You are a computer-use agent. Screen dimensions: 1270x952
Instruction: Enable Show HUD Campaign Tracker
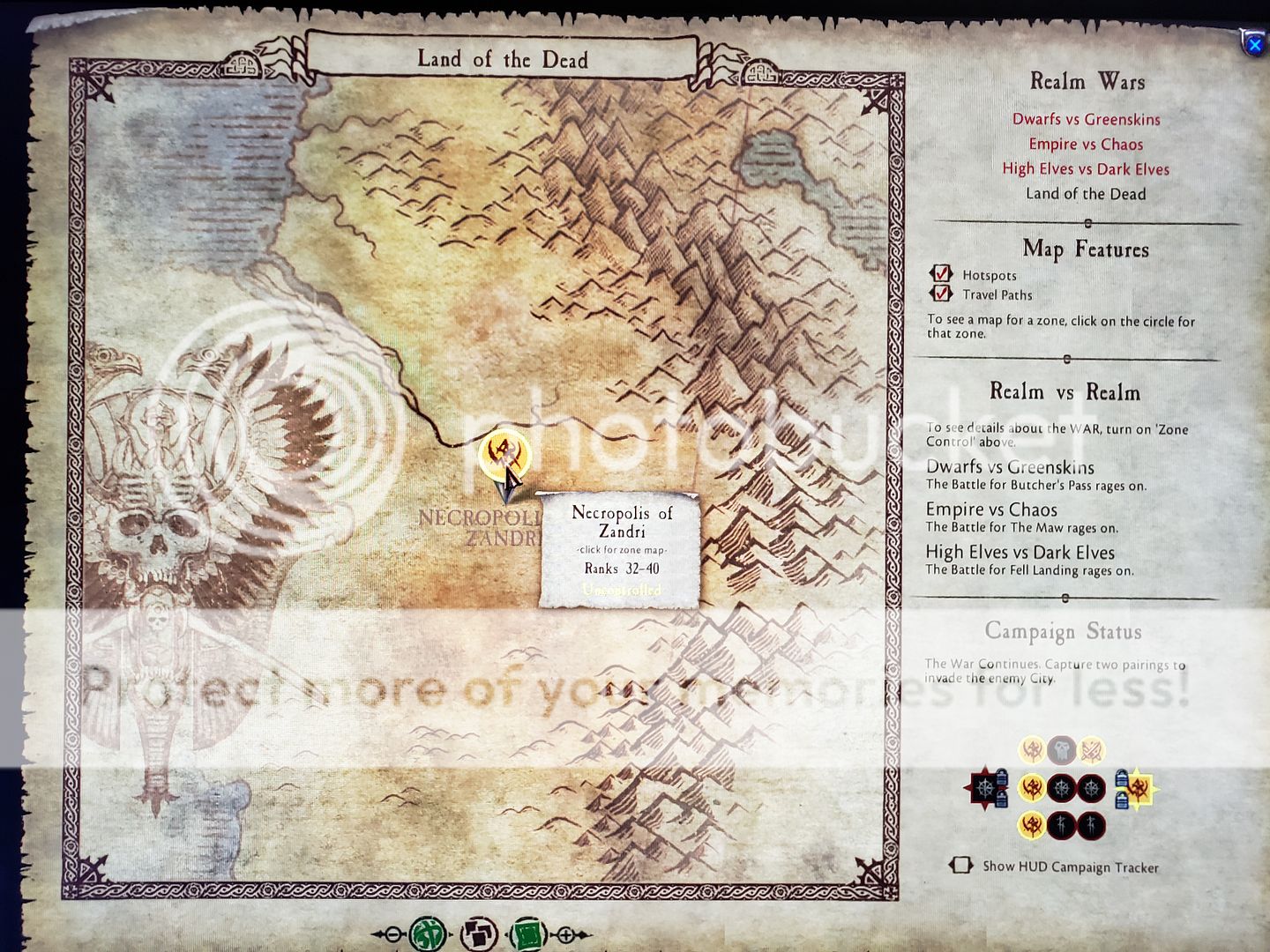960,866
